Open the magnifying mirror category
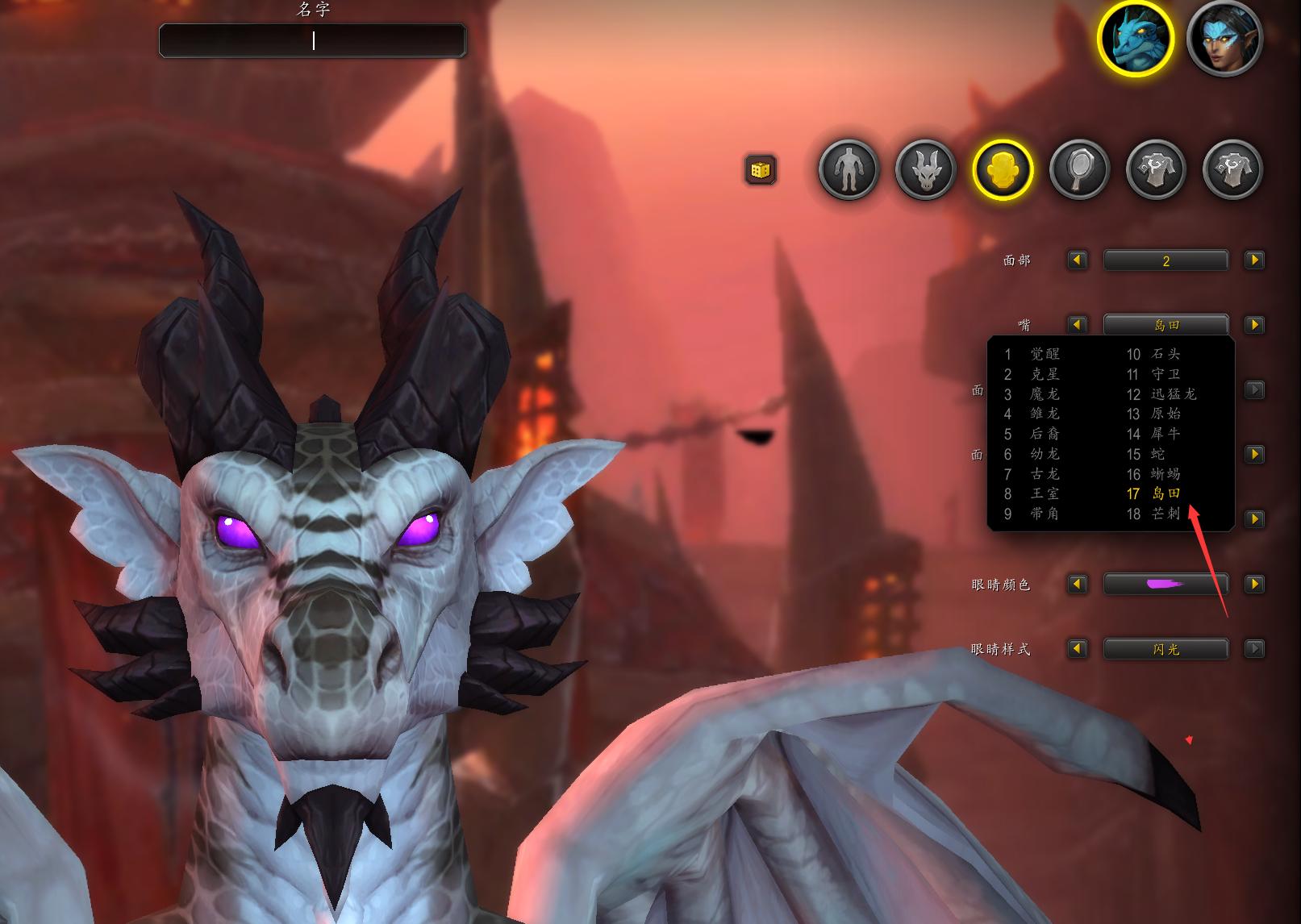Screen dimensions: 1301x924 tap(1079, 169)
